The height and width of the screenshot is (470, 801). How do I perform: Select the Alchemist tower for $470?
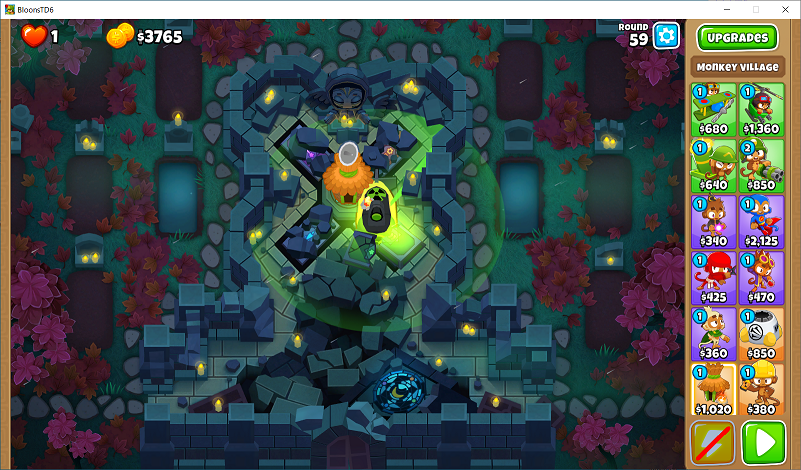761,277
